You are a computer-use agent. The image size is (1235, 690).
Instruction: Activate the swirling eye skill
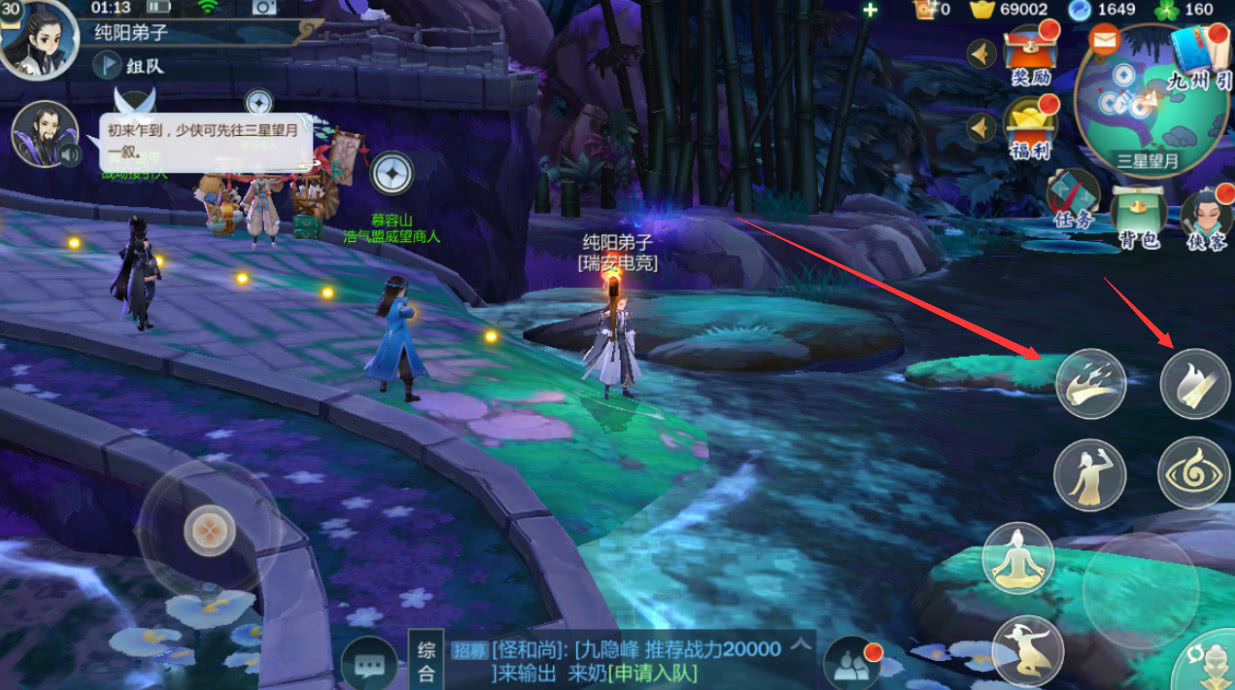[x=1194, y=472]
